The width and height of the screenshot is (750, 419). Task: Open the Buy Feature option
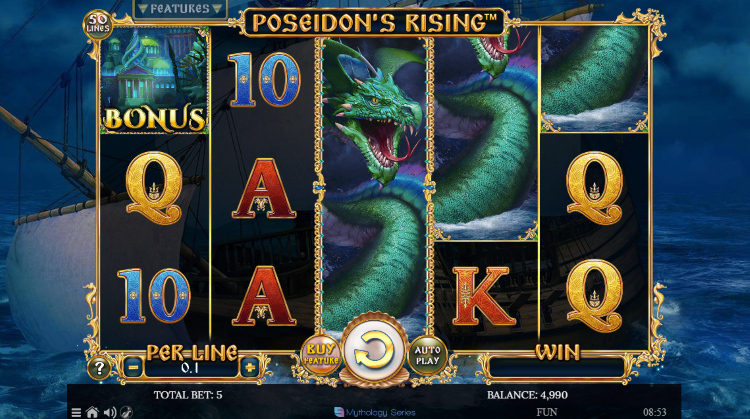(321, 353)
